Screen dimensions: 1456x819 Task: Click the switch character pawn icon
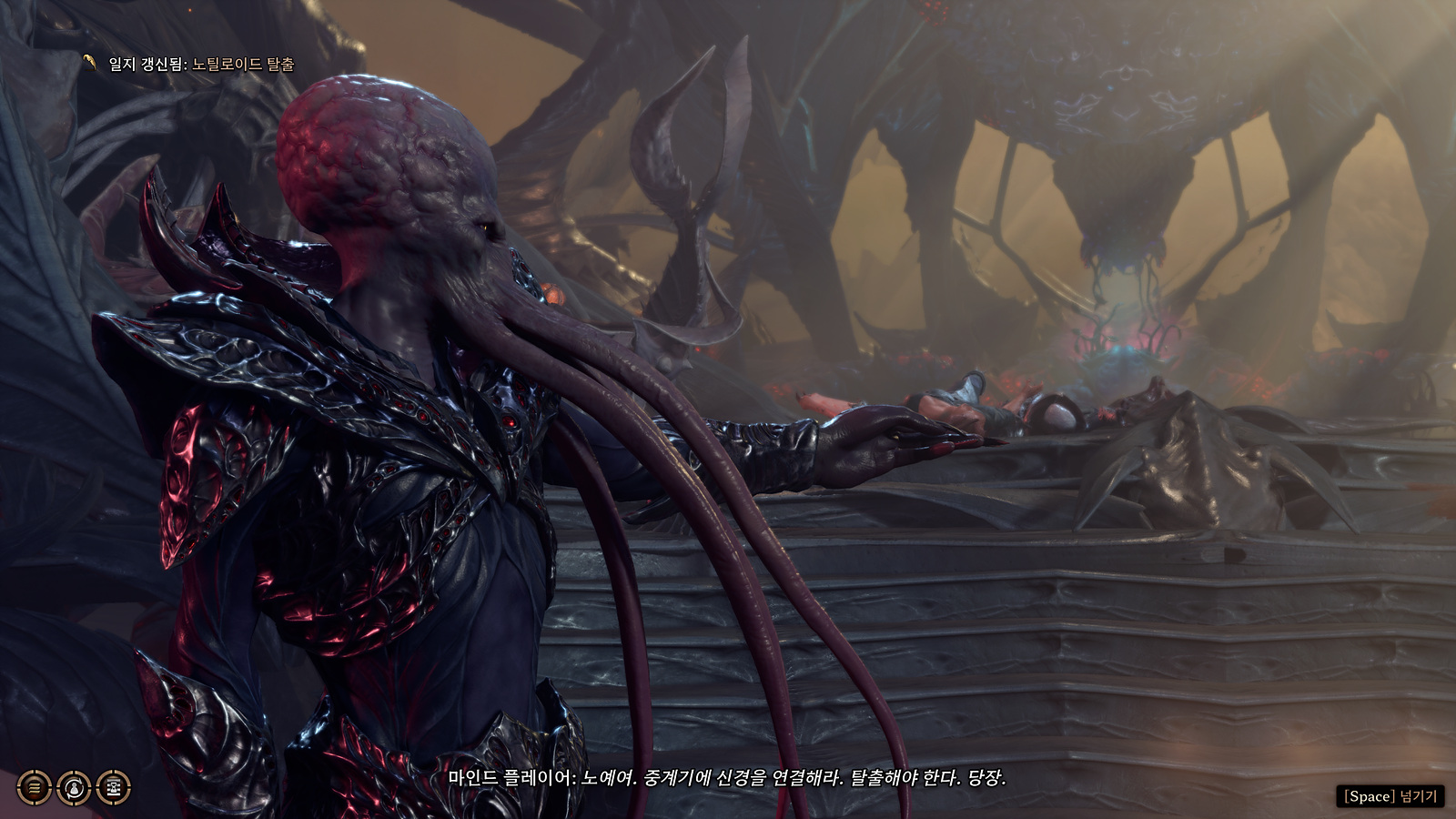pos(75,787)
